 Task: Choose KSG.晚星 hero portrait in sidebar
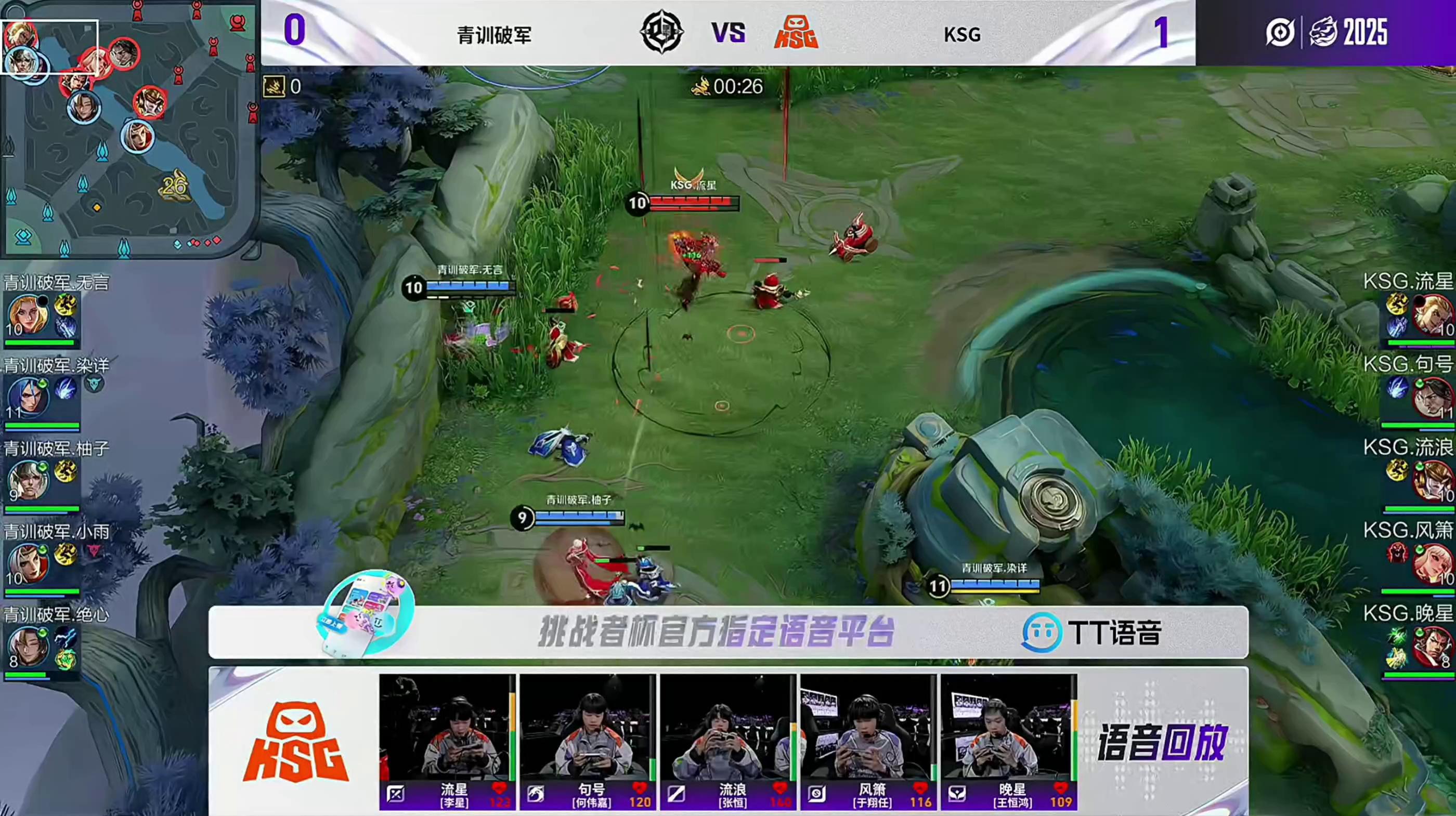[1431, 646]
